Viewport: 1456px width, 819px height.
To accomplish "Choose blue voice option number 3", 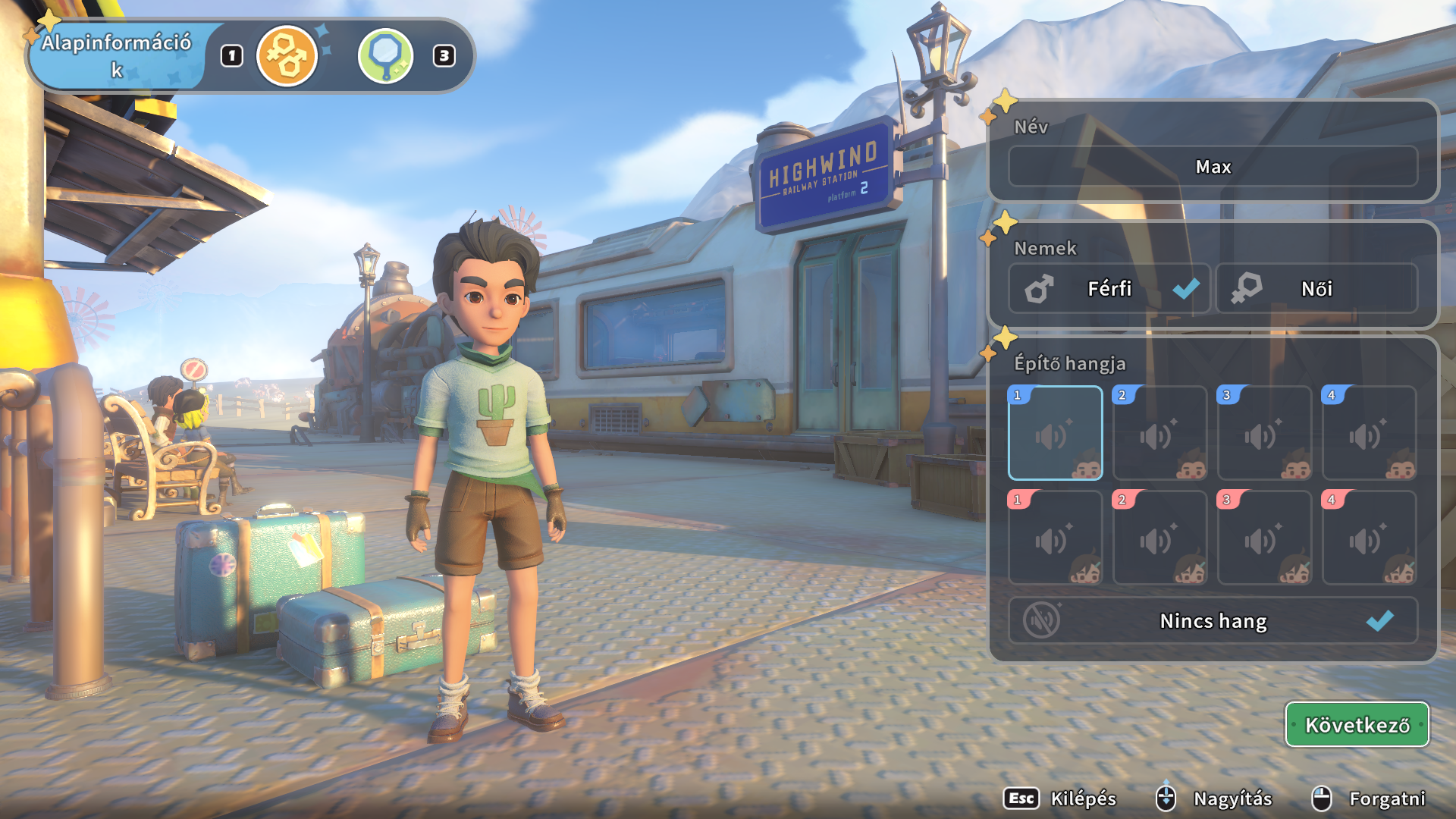I will (x=1264, y=433).
